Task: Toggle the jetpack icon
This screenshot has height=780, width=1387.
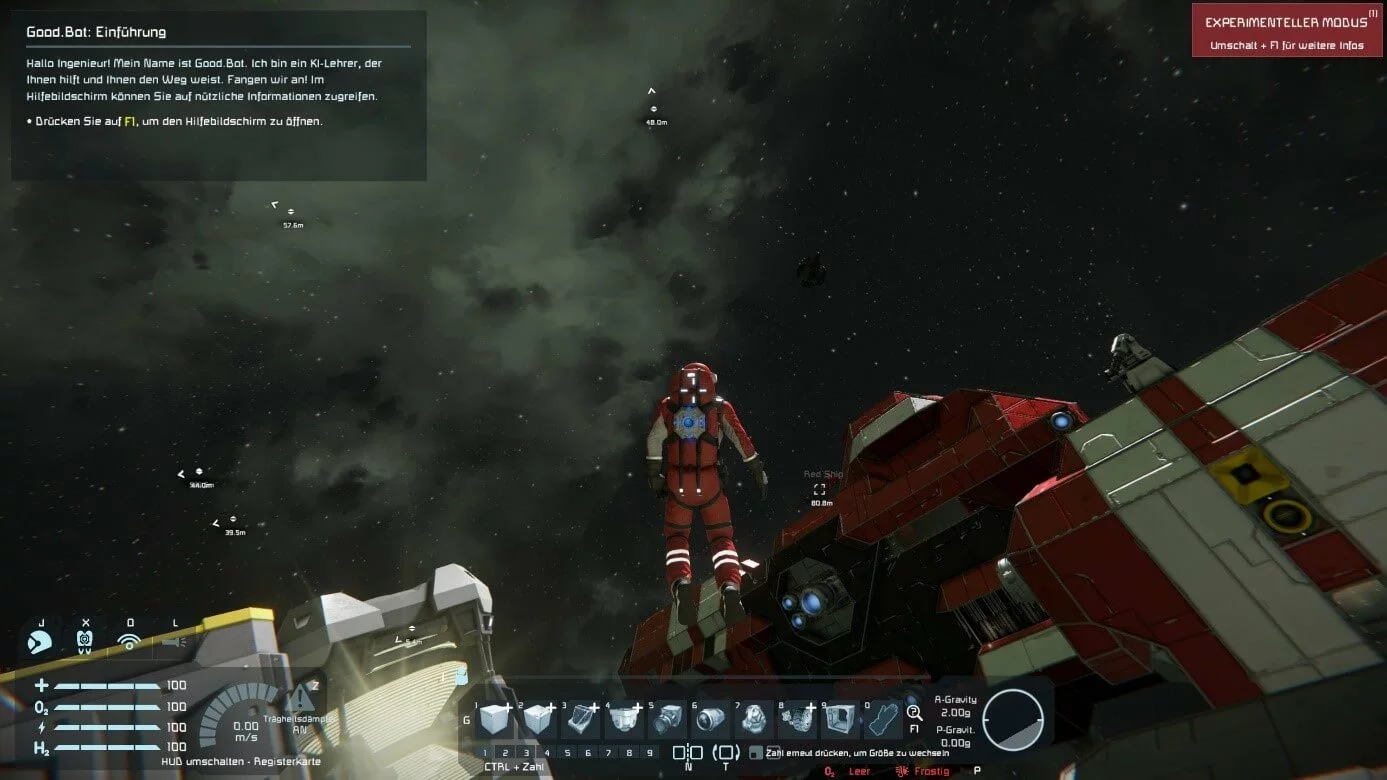Action: pos(85,641)
